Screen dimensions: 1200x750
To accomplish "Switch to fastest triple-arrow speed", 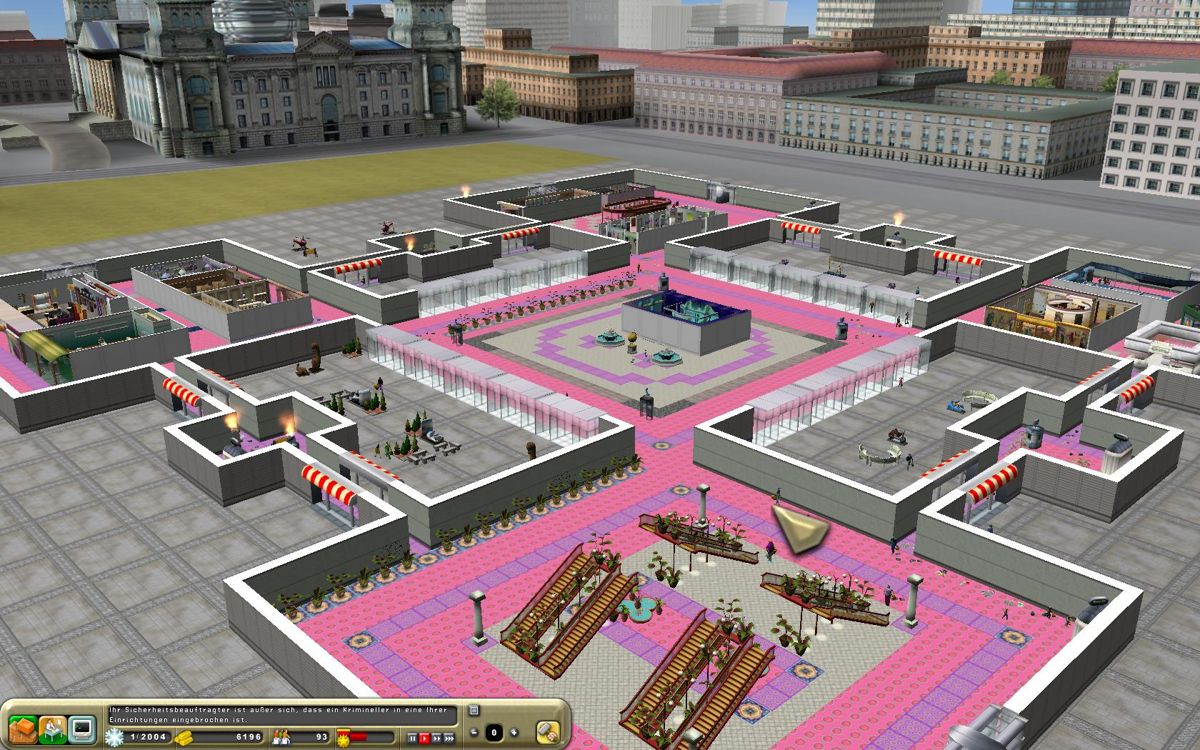I will 451,737.
